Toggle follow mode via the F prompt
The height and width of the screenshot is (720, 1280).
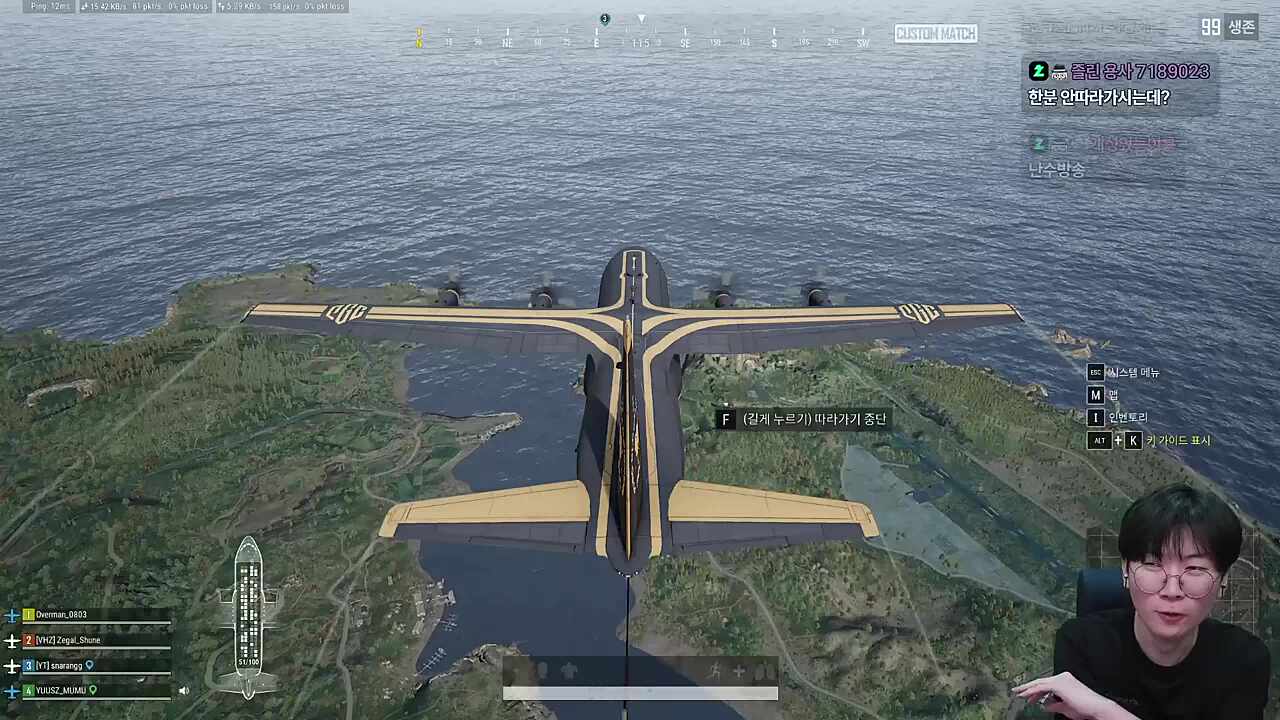[x=726, y=419]
